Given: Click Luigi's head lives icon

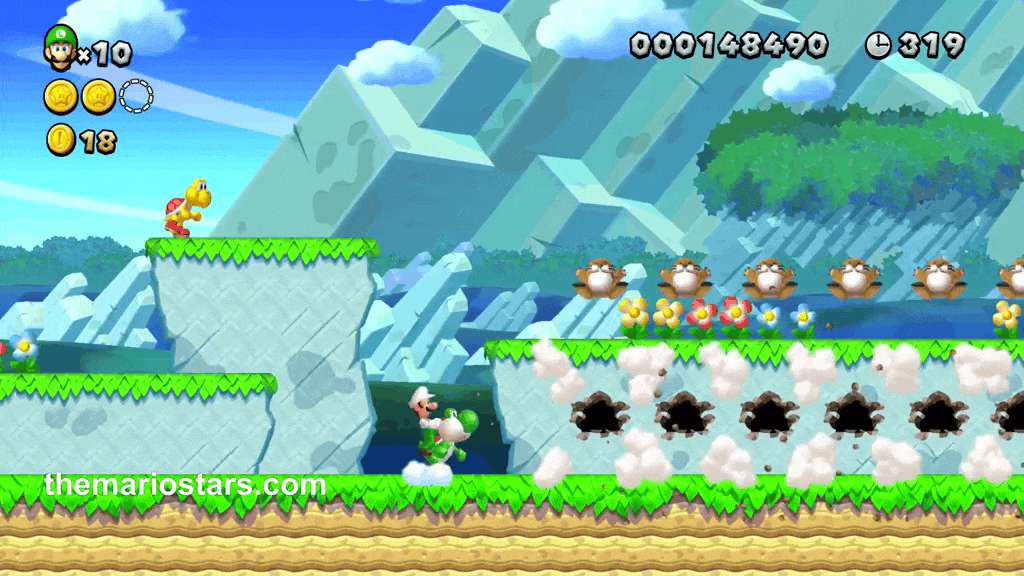Looking at the screenshot, I should (x=61, y=47).
